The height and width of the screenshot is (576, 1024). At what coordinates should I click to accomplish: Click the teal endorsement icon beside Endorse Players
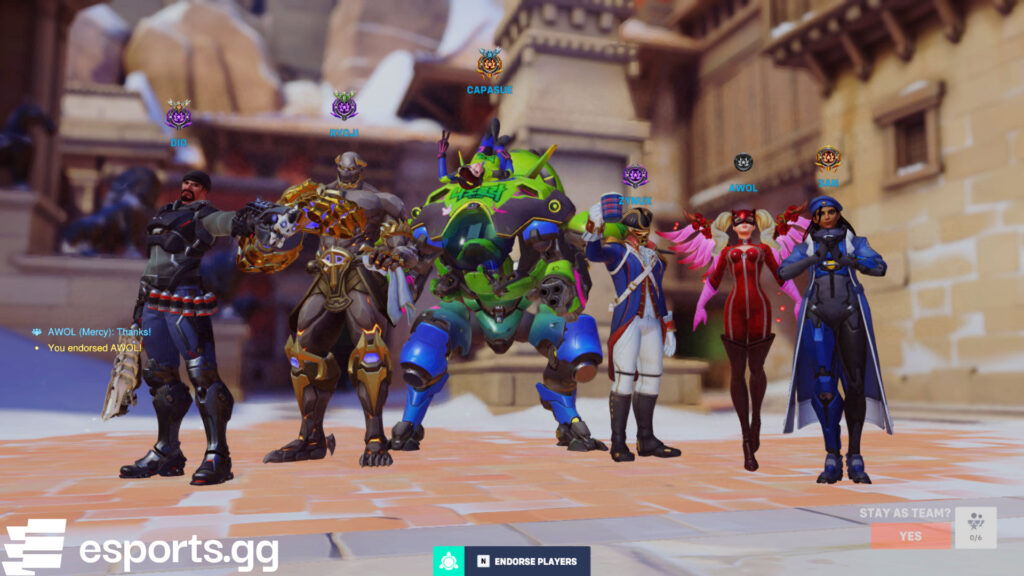tap(448, 561)
